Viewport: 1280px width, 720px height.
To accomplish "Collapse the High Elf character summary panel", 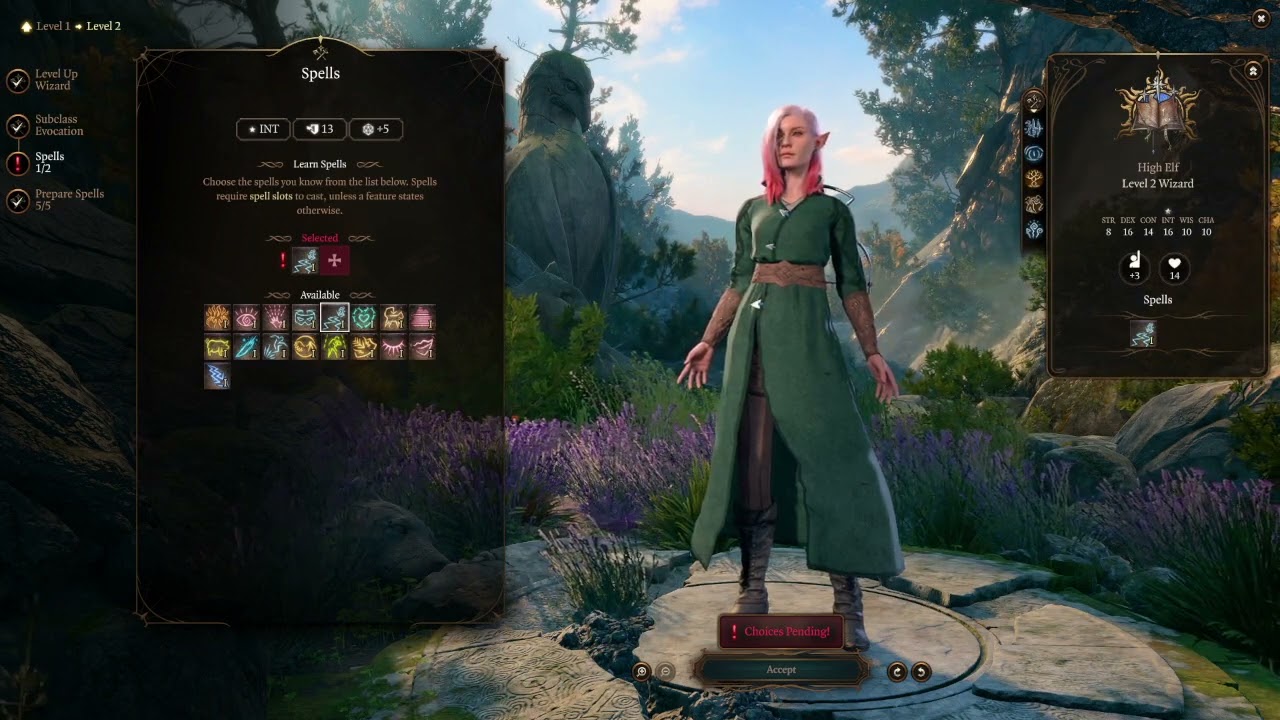I will (1253, 71).
